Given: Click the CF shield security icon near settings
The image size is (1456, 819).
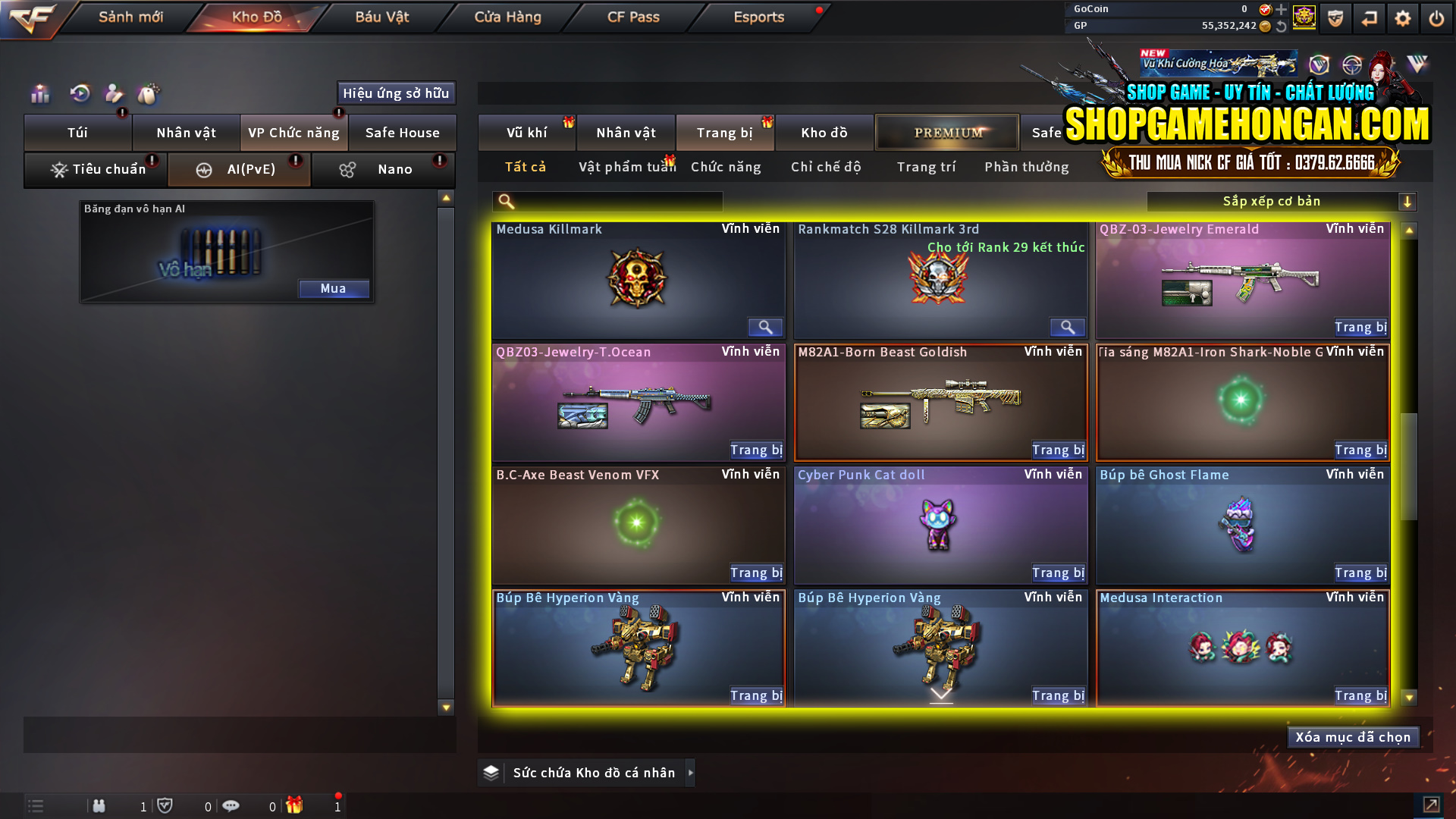Looking at the screenshot, I should [x=1335, y=17].
